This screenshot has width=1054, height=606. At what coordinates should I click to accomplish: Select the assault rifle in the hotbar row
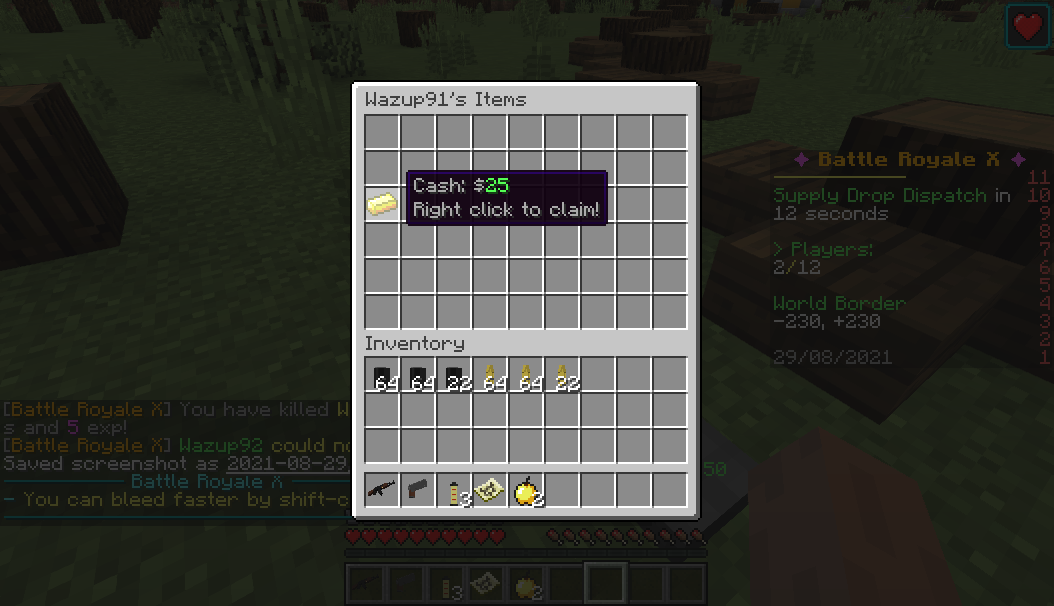coord(382,491)
